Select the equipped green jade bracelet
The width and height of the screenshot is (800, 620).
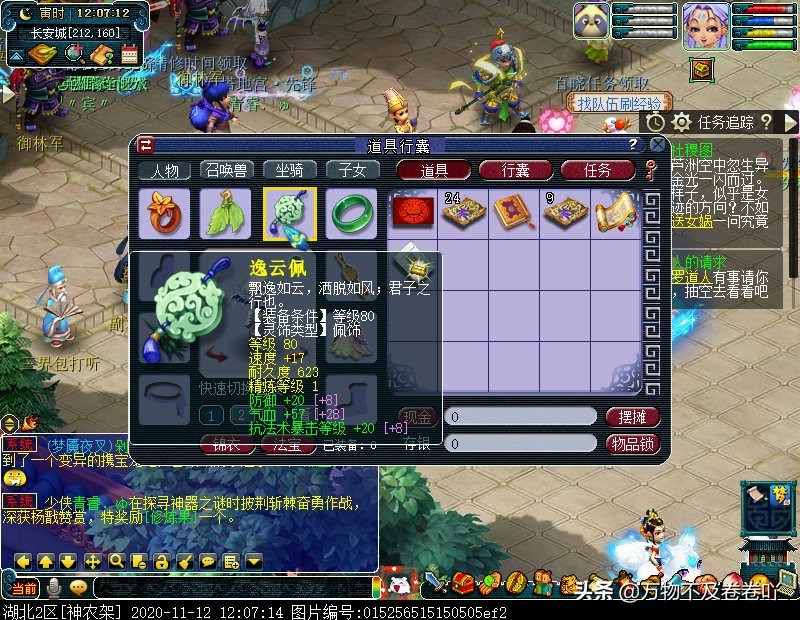click(x=351, y=214)
